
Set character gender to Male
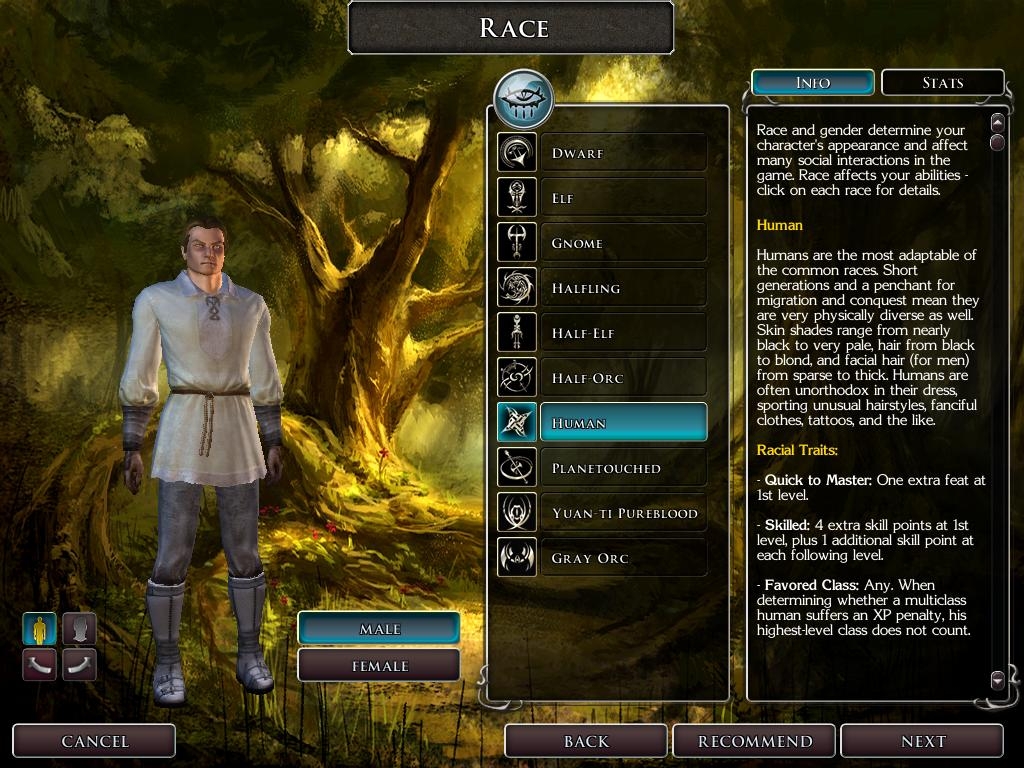379,629
